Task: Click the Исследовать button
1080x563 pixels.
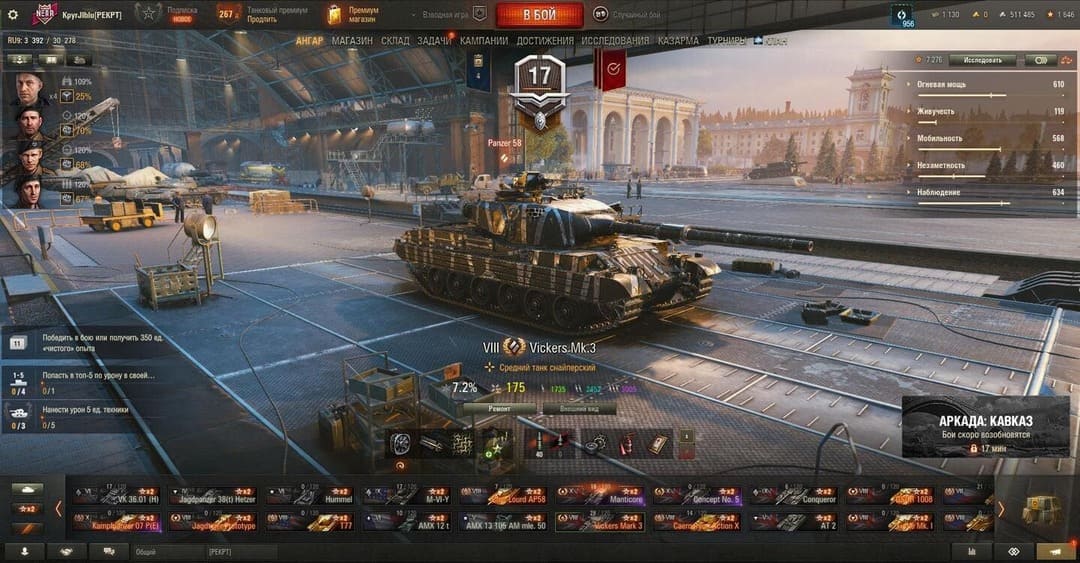Action: pos(981,60)
